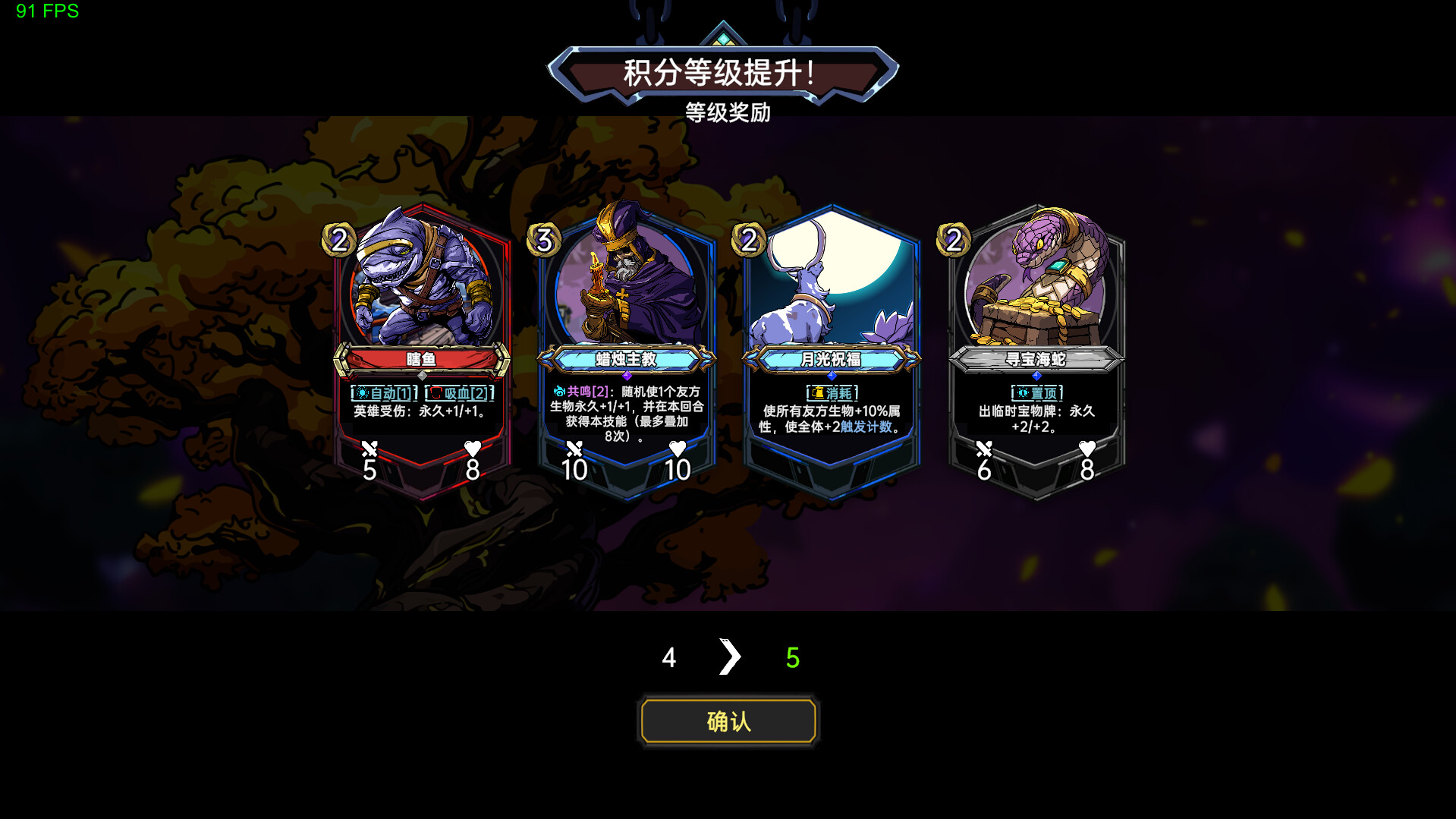
Task: Click the sword attack icon under 瞎鱼
Action: tap(370, 449)
